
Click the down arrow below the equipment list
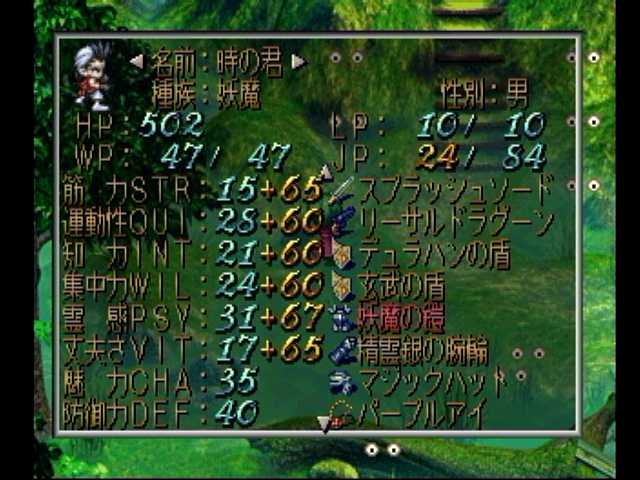324,425
